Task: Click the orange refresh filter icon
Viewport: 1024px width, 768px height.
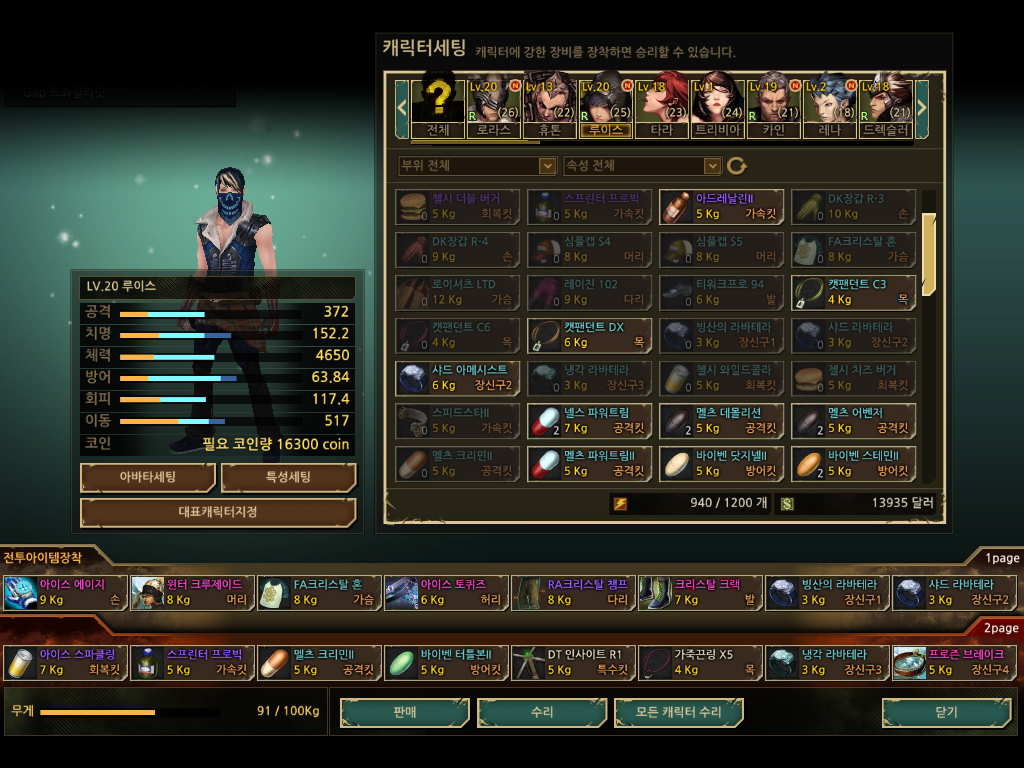Action: (737, 165)
